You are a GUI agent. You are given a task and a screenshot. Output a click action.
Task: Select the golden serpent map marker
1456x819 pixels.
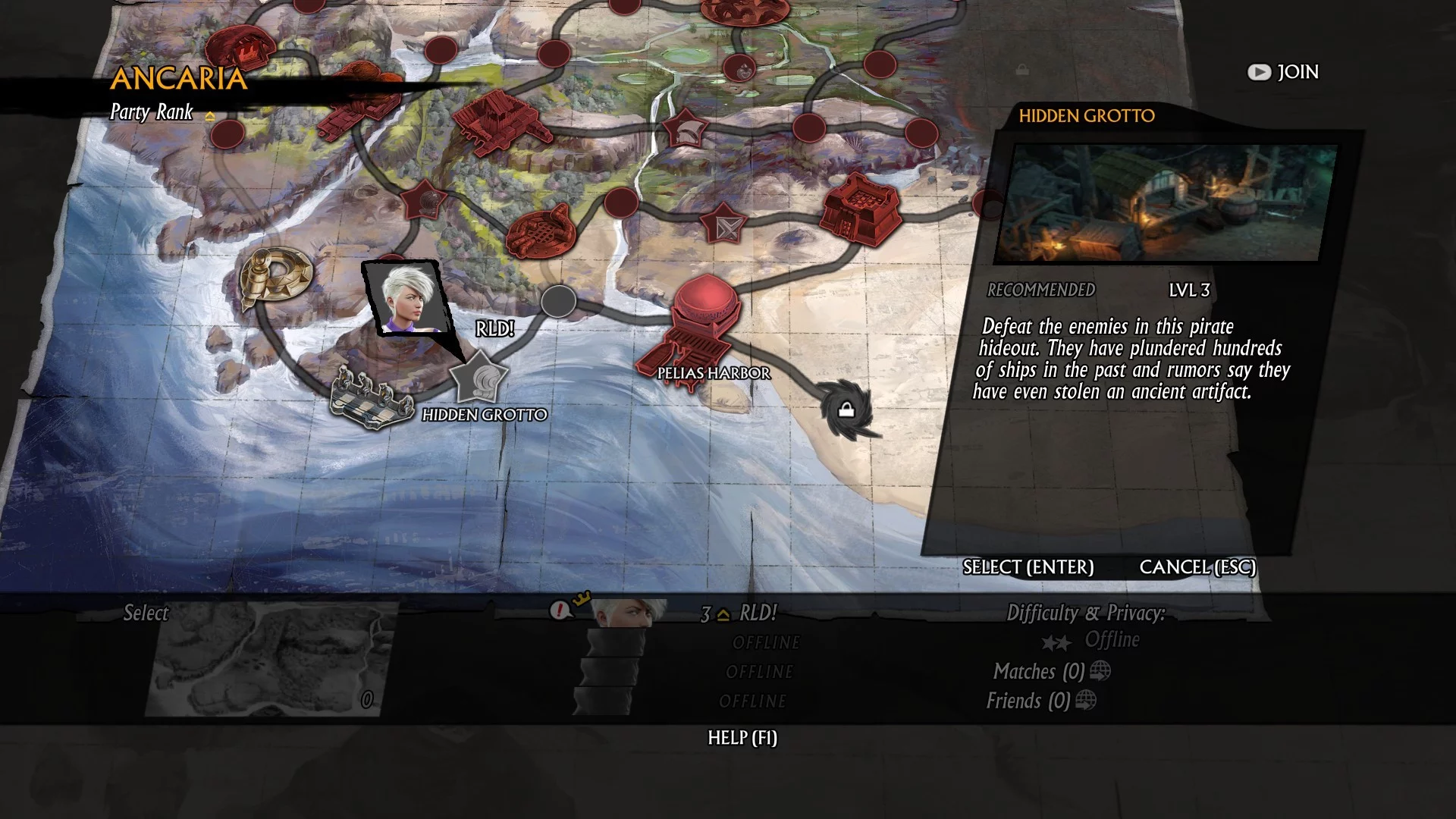(x=275, y=278)
